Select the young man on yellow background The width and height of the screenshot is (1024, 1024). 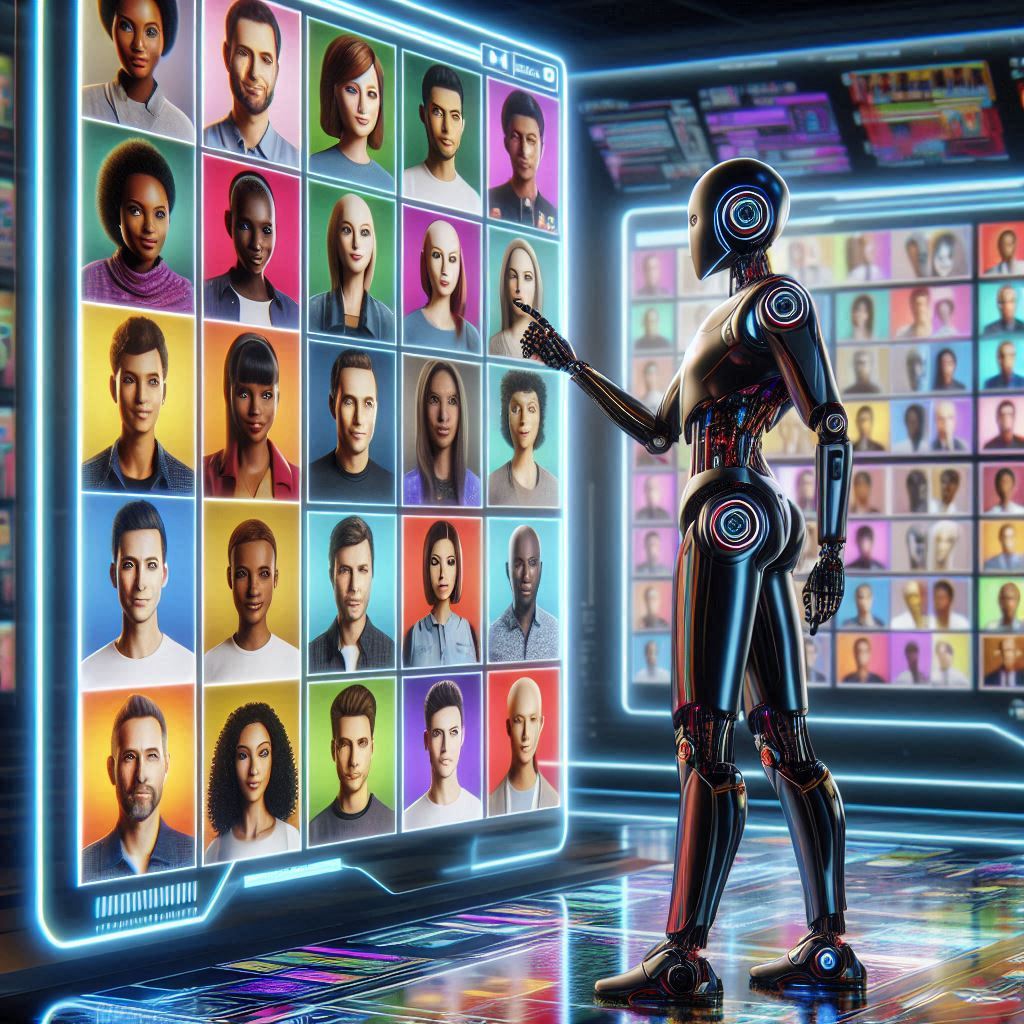pos(138,400)
